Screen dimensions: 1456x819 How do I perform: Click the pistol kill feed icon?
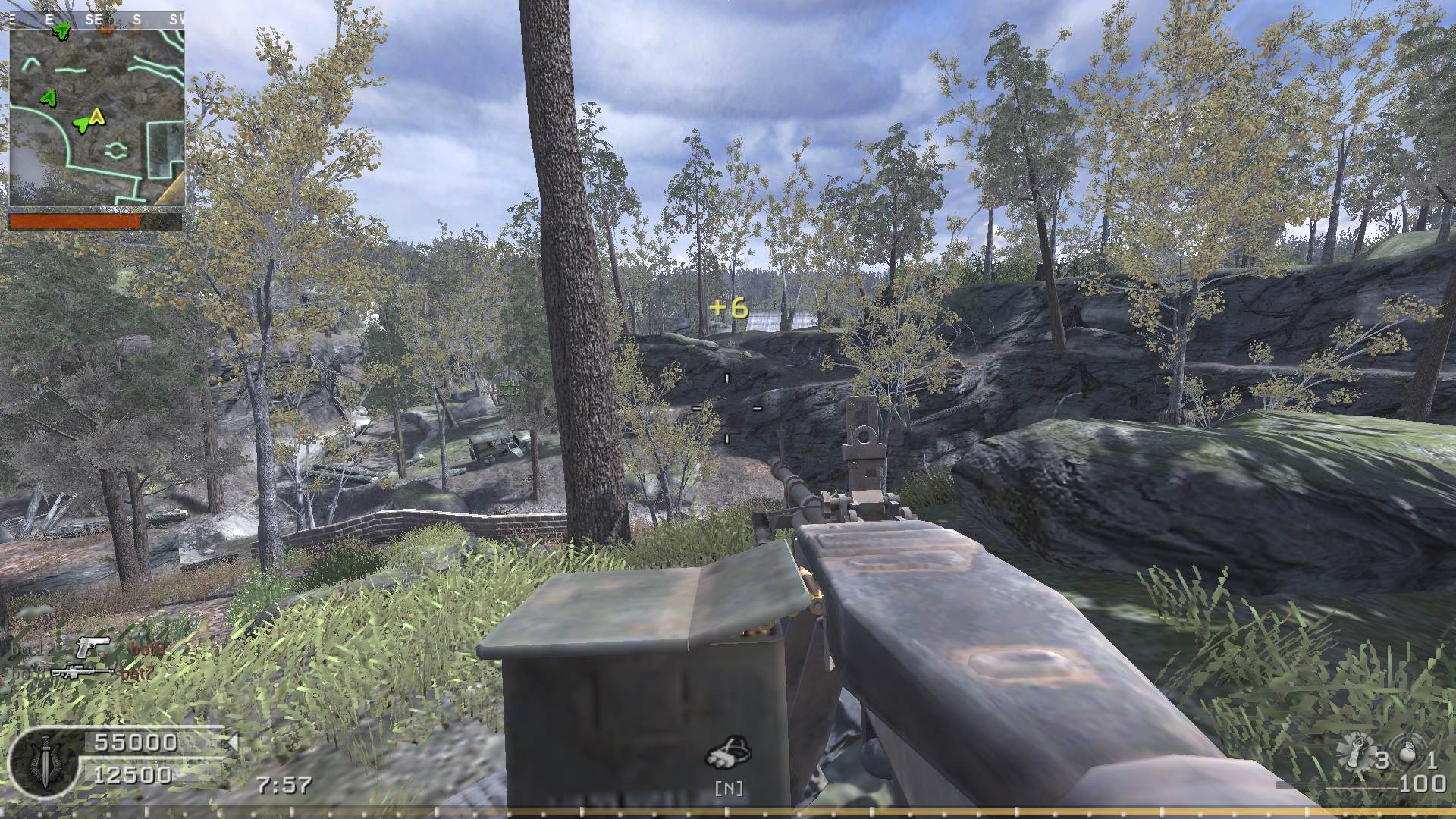pyautogui.click(x=92, y=647)
